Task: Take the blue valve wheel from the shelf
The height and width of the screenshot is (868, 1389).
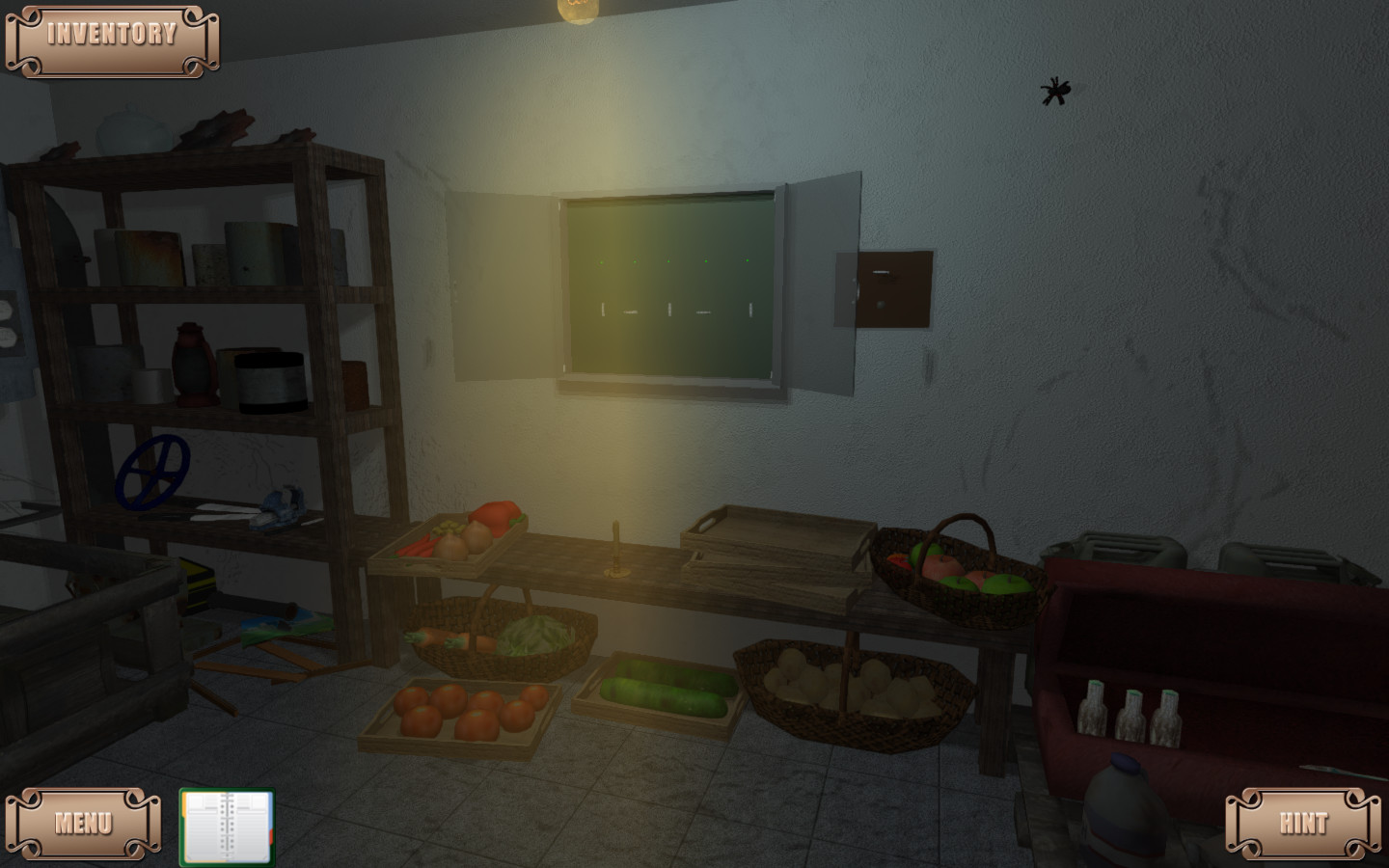Action: pos(154,473)
